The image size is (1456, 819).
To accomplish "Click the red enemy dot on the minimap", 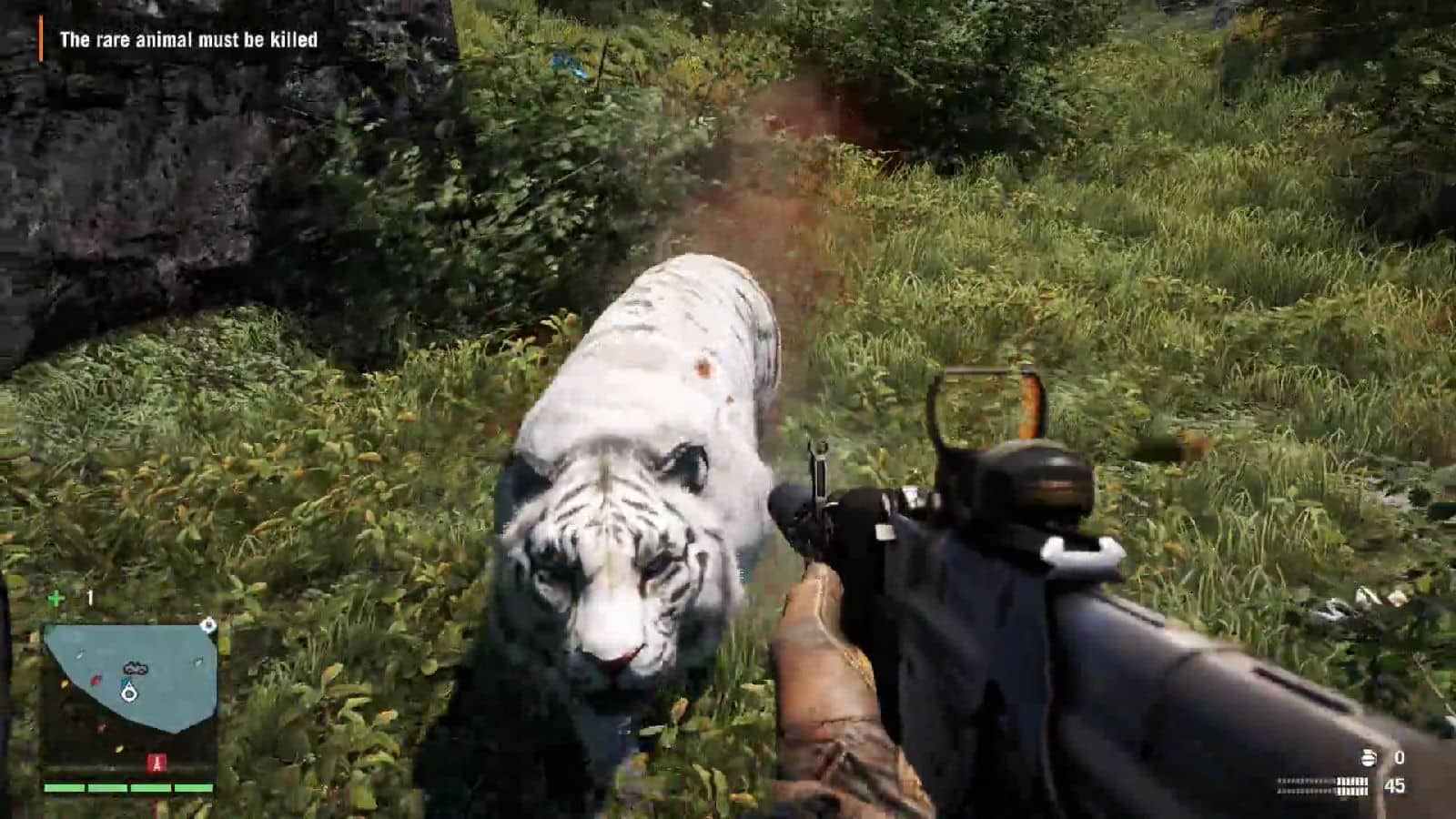I will (96, 680).
